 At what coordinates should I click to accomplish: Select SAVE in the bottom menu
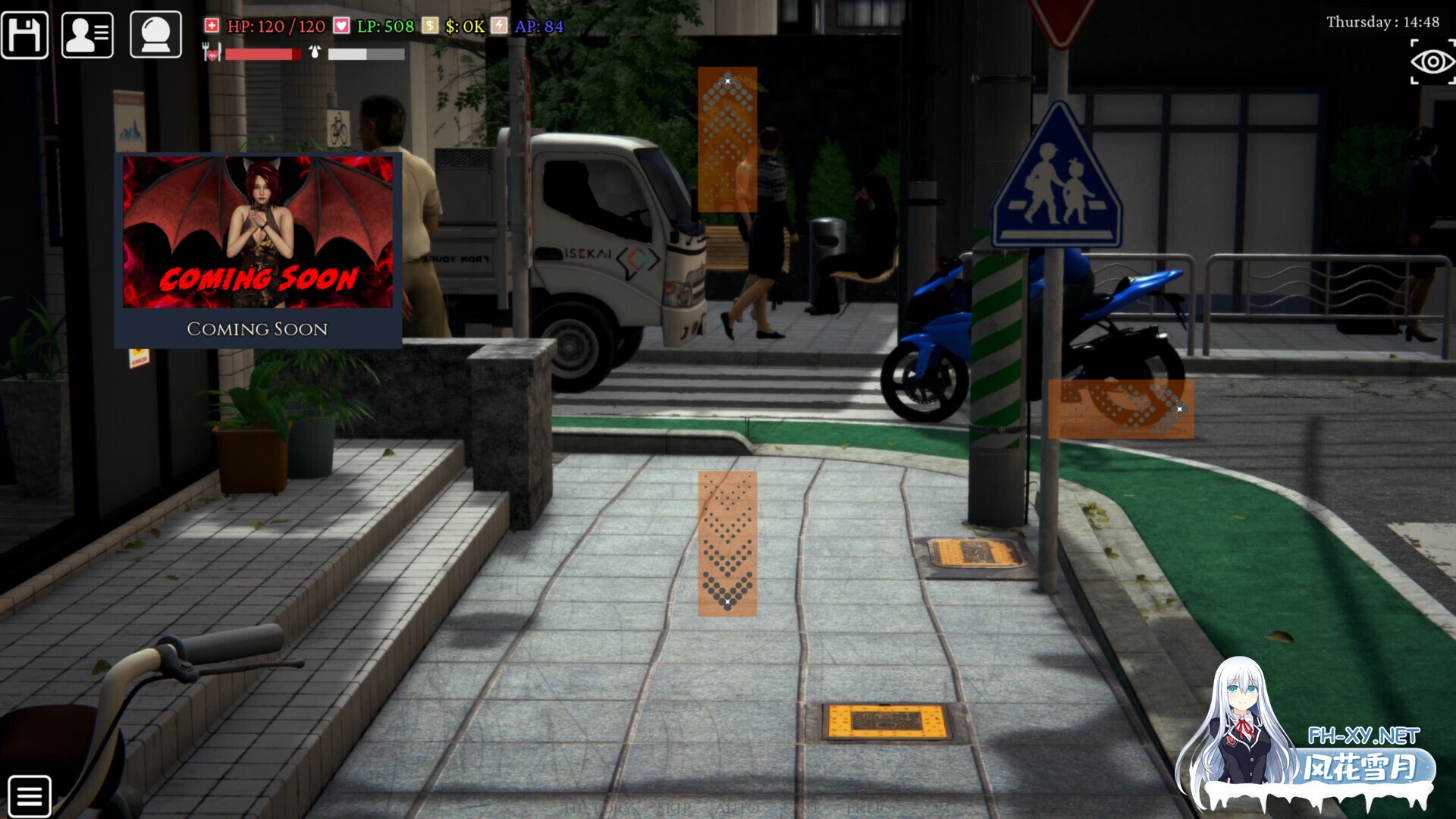[802, 808]
